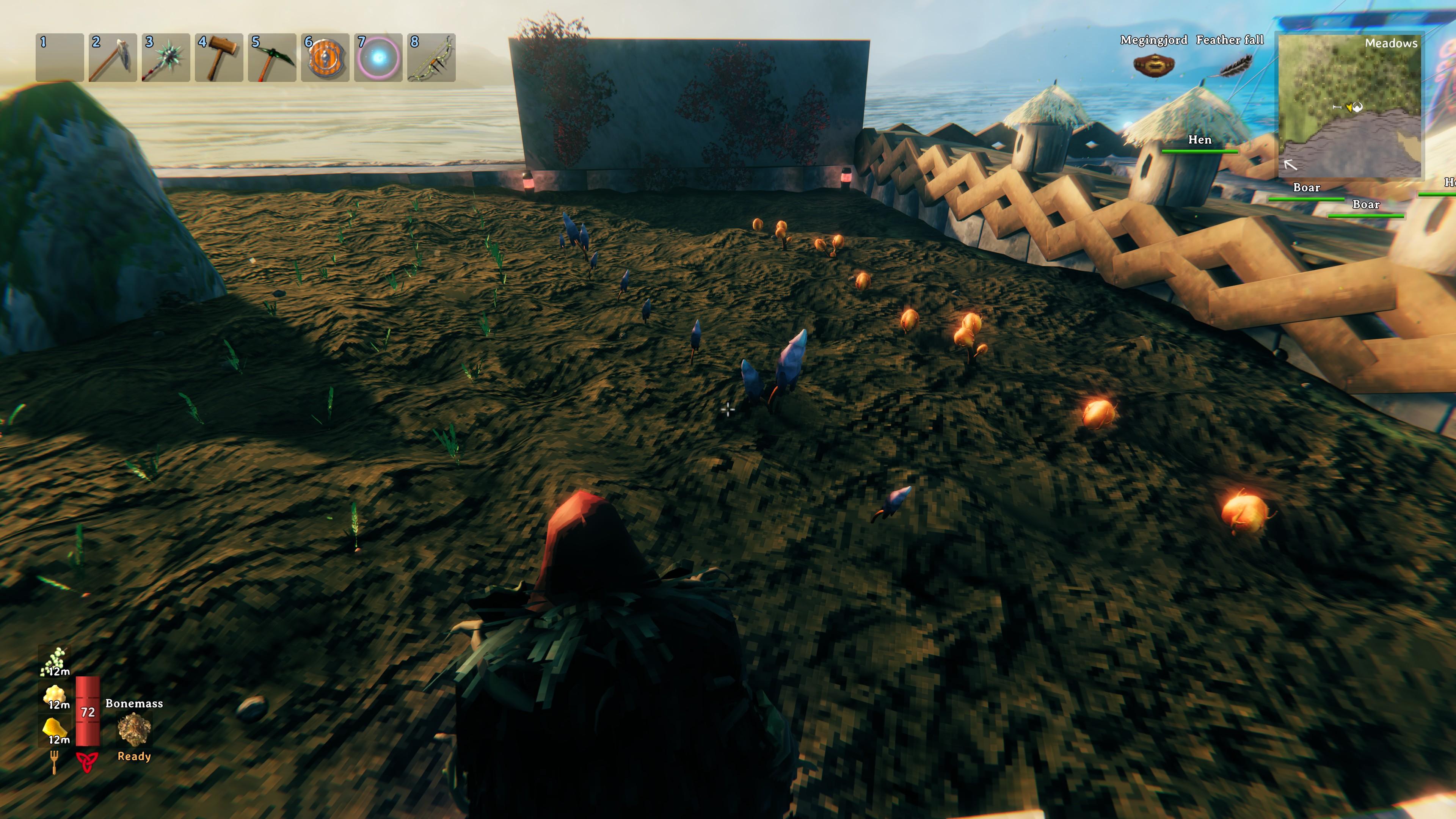Open the Meadows minimap

coord(1350,106)
